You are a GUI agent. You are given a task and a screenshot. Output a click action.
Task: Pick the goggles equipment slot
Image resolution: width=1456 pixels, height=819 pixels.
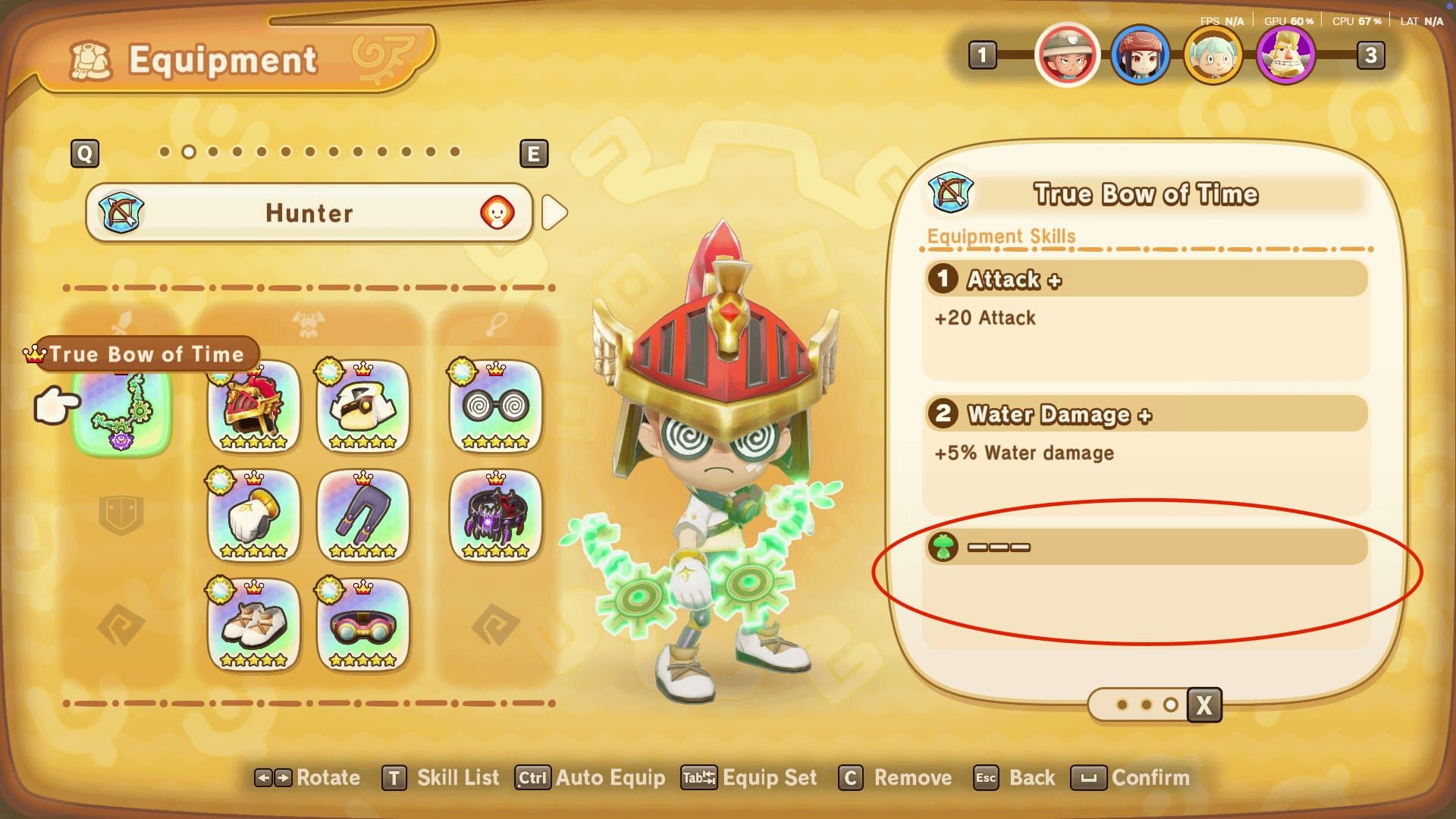[362, 626]
